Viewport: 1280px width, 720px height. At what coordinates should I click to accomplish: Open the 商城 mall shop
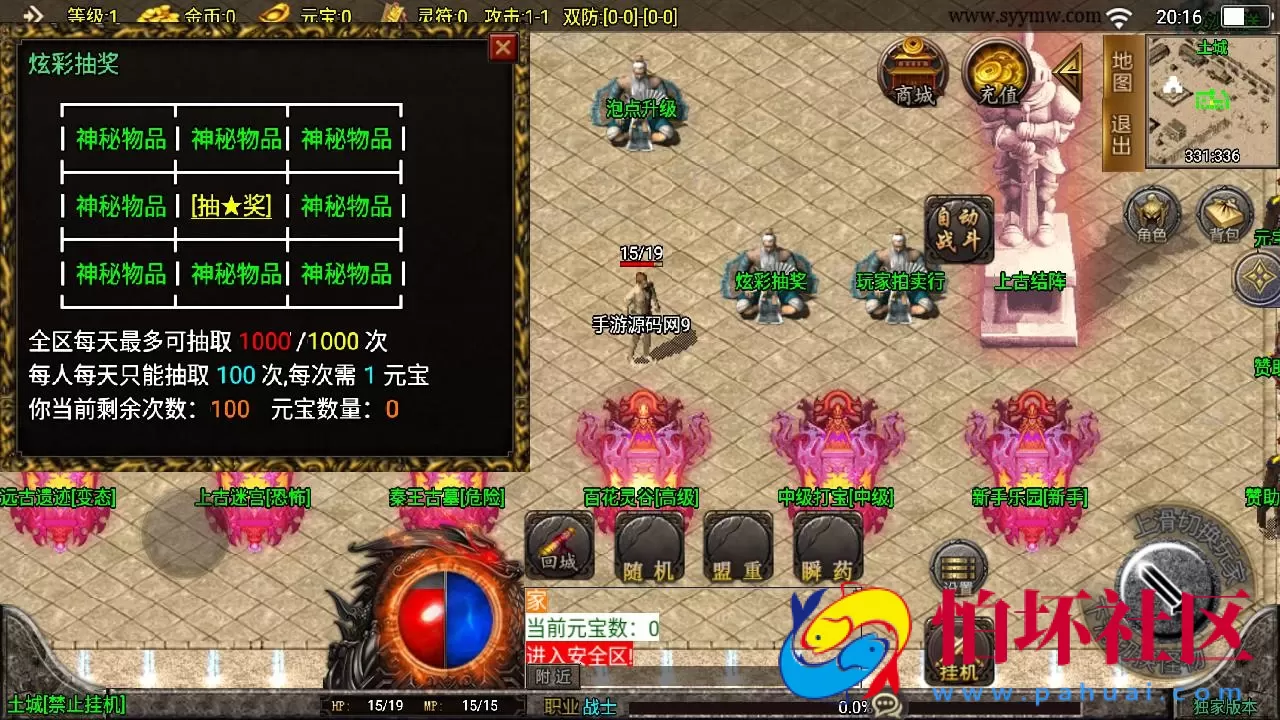tap(913, 75)
